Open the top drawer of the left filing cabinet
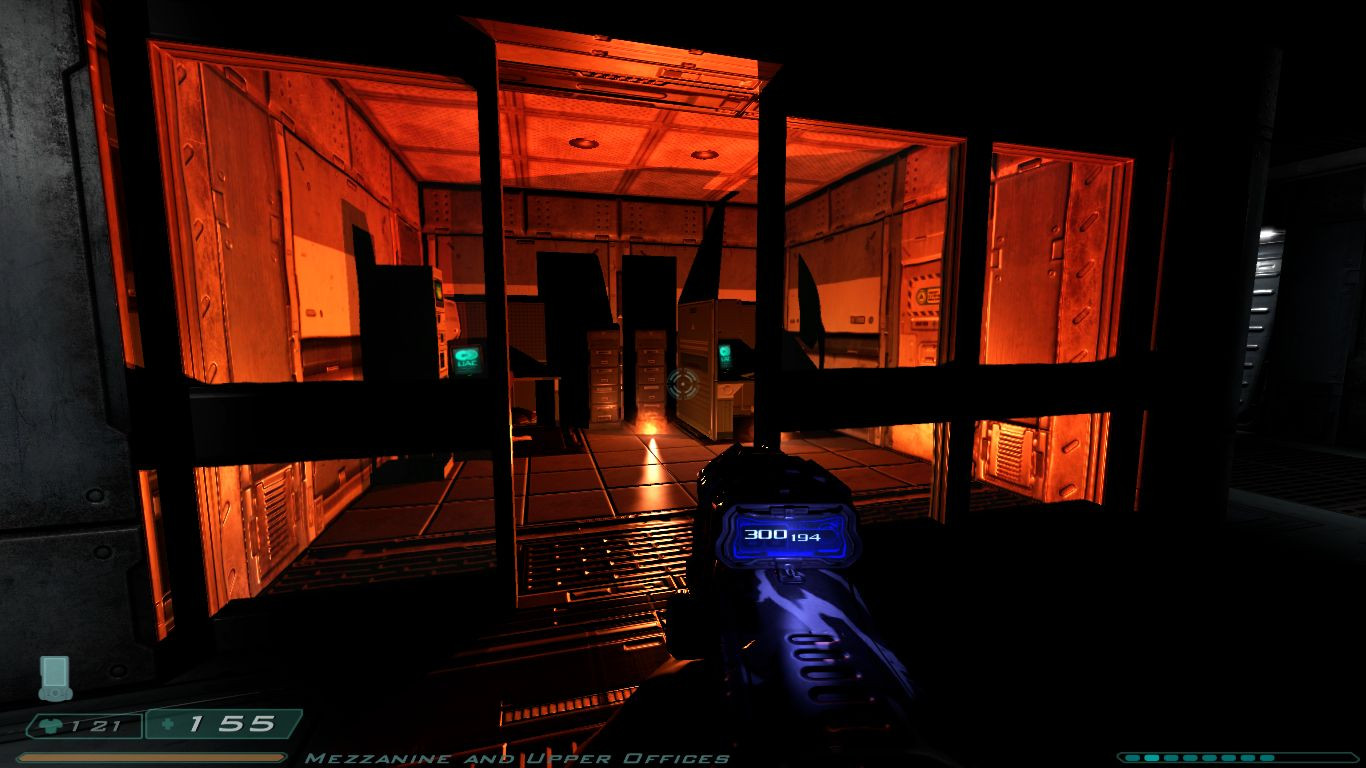 pos(604,349)
